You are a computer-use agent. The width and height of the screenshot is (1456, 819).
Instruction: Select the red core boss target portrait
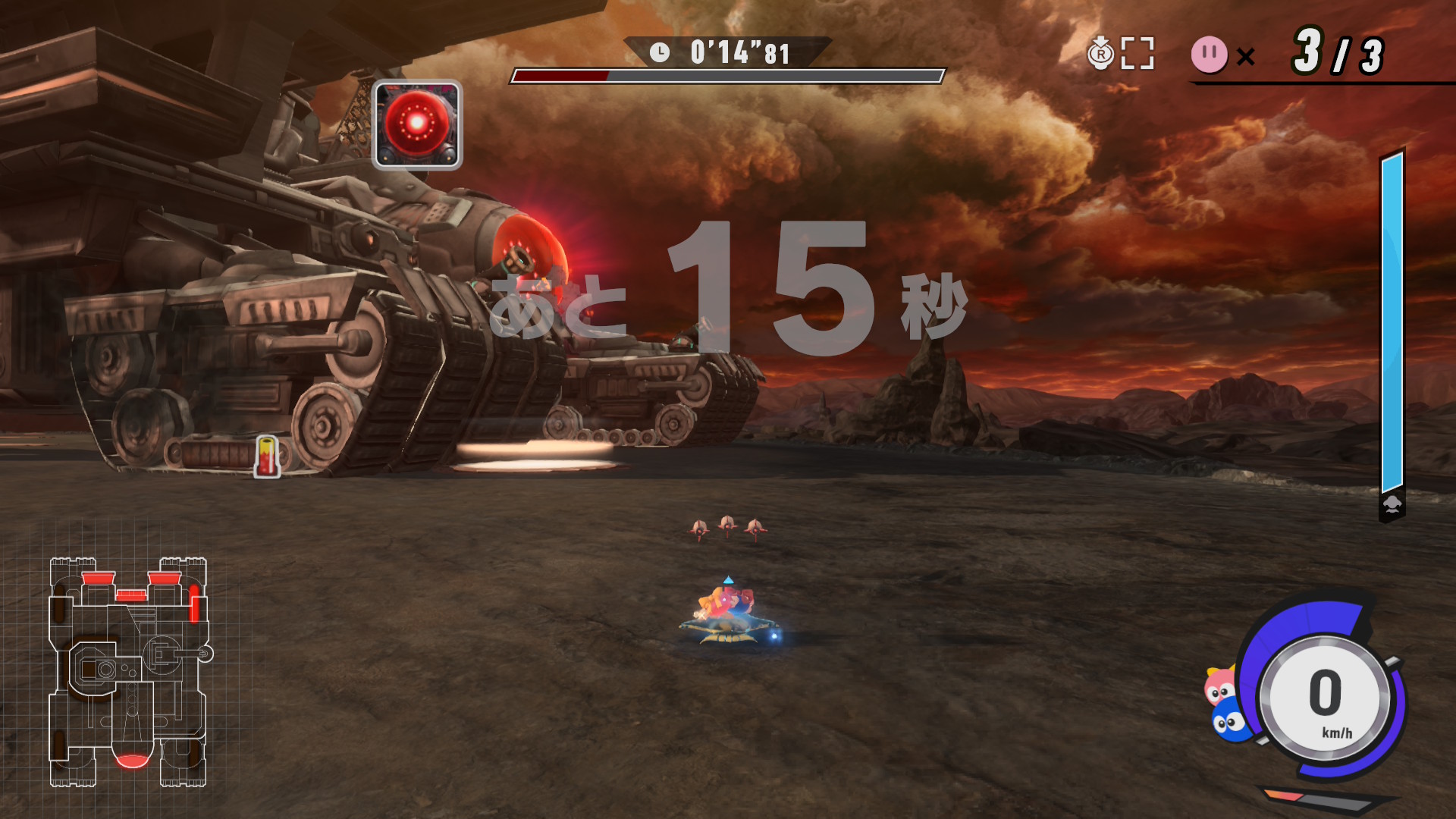[x=417, y=124]
